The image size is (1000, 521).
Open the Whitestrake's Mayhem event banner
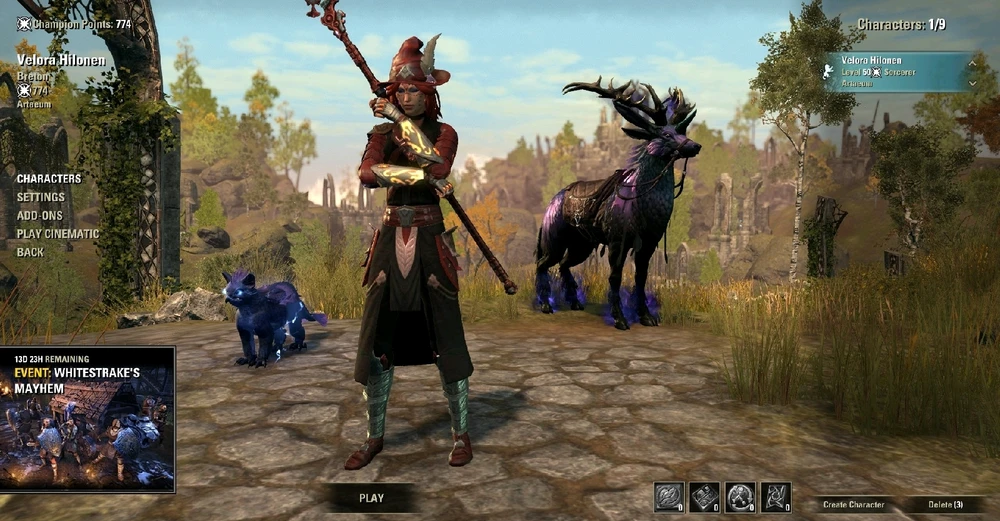tap(87, 419)
